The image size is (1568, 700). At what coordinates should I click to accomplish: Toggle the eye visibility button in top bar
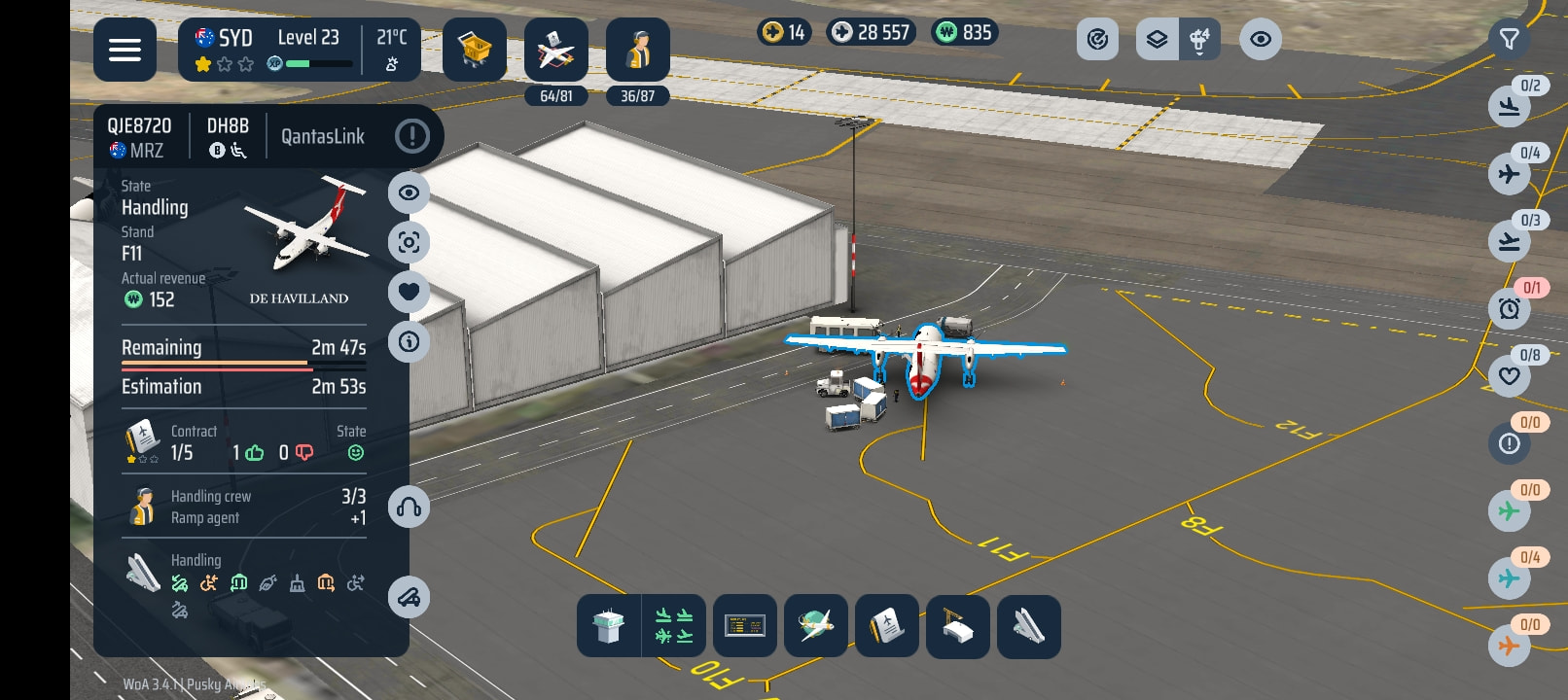1260,40
